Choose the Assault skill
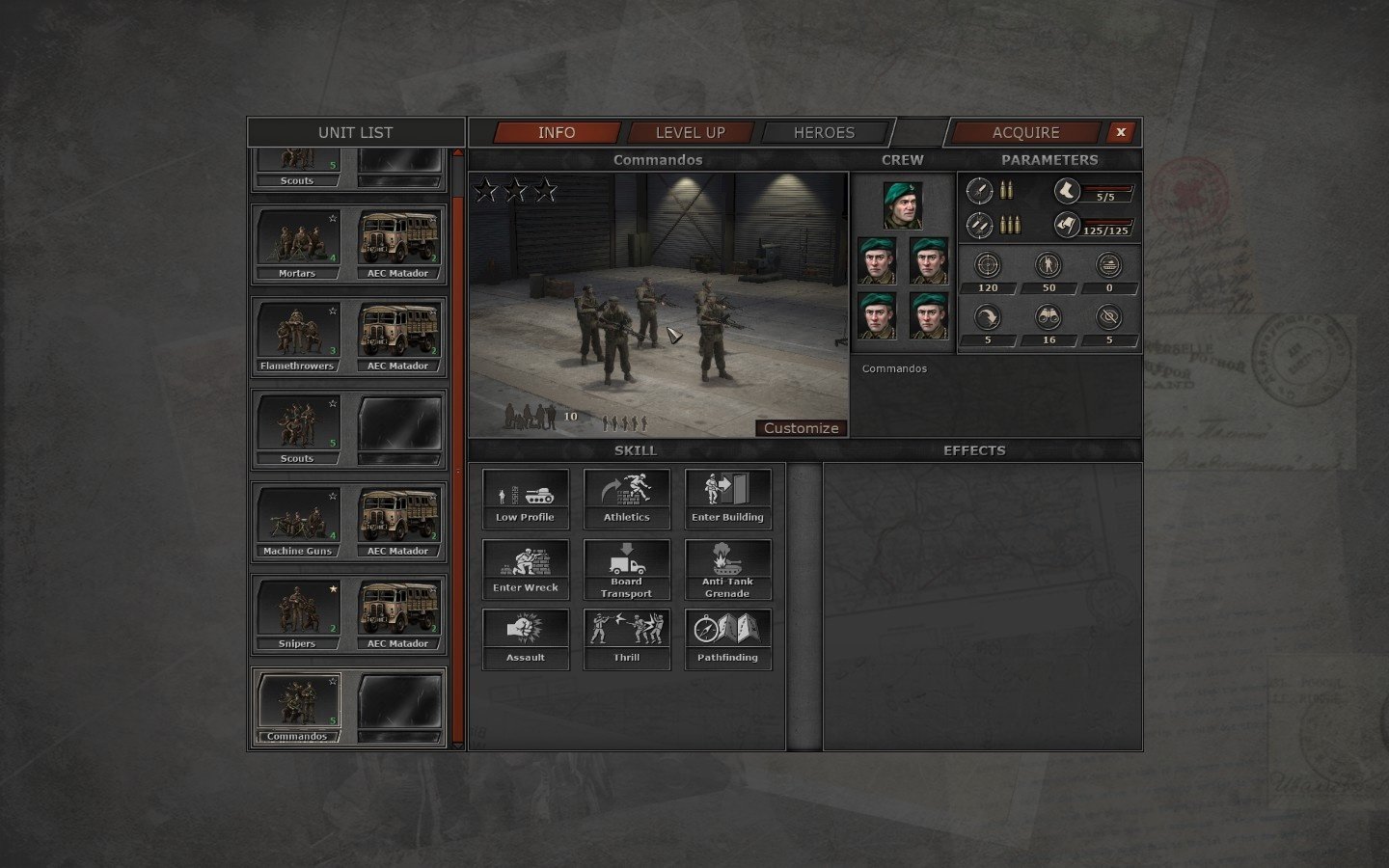 [525, 638]
